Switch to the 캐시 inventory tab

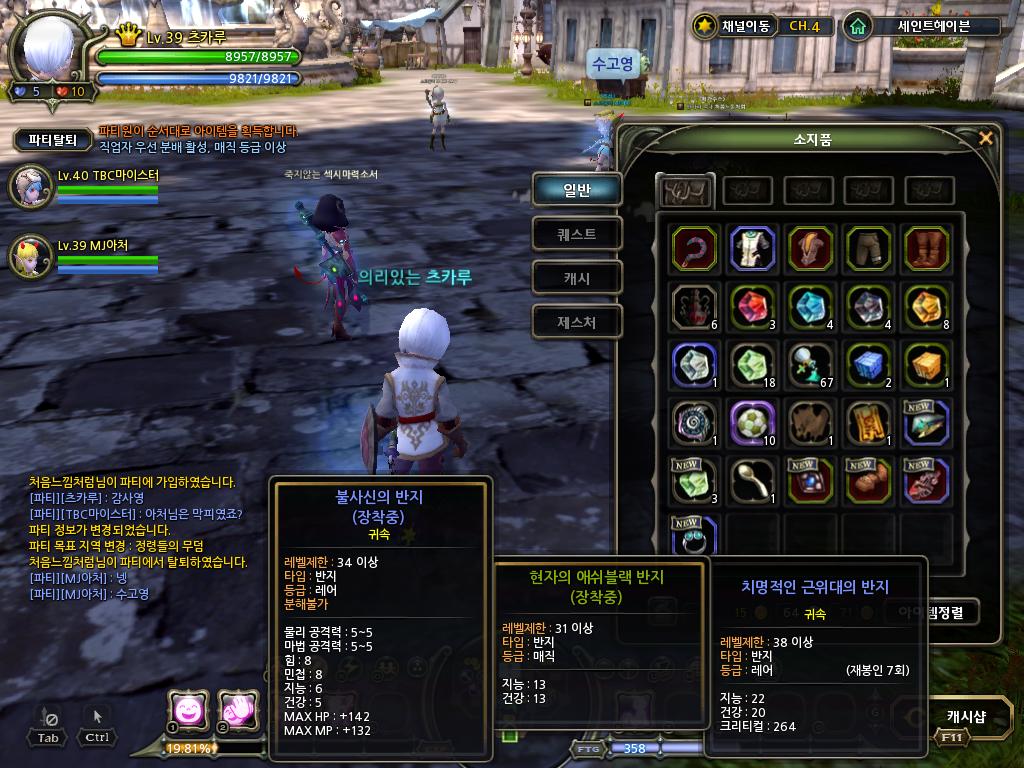click(x=577, y=278)
